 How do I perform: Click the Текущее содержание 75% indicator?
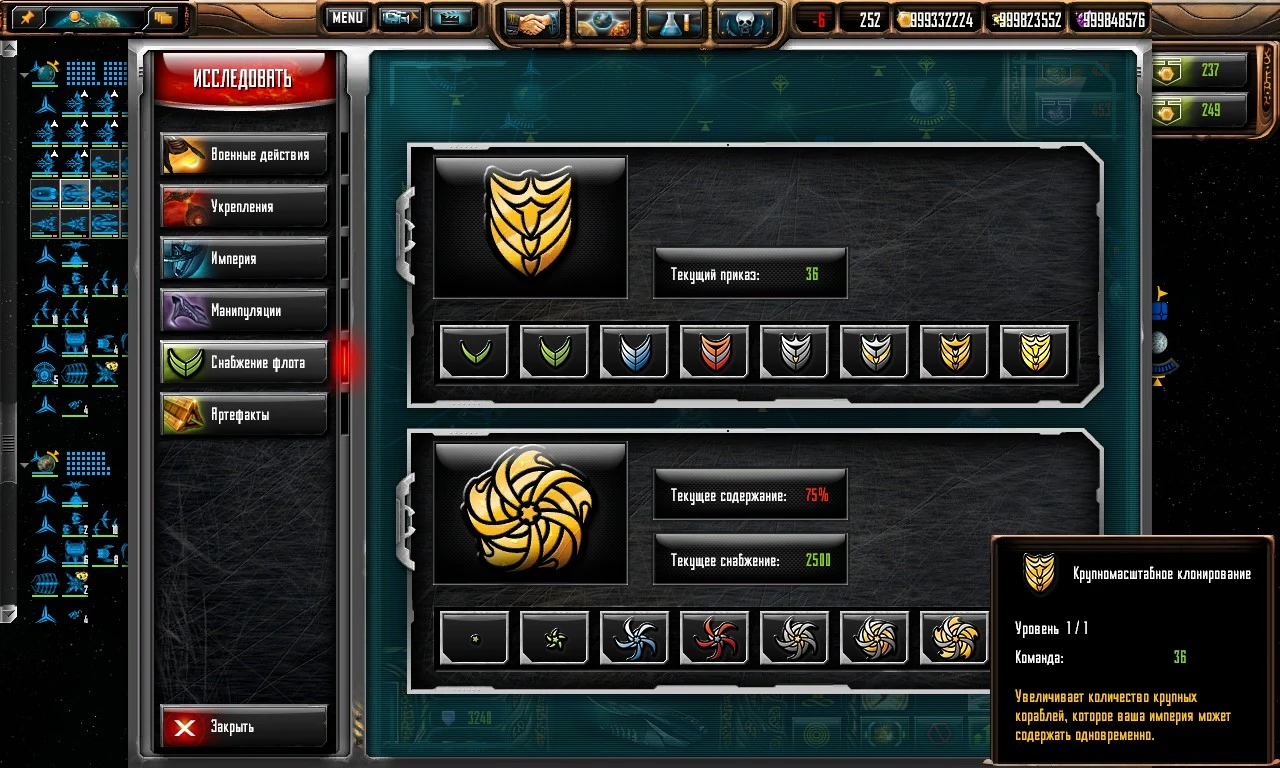click(749, 493)
